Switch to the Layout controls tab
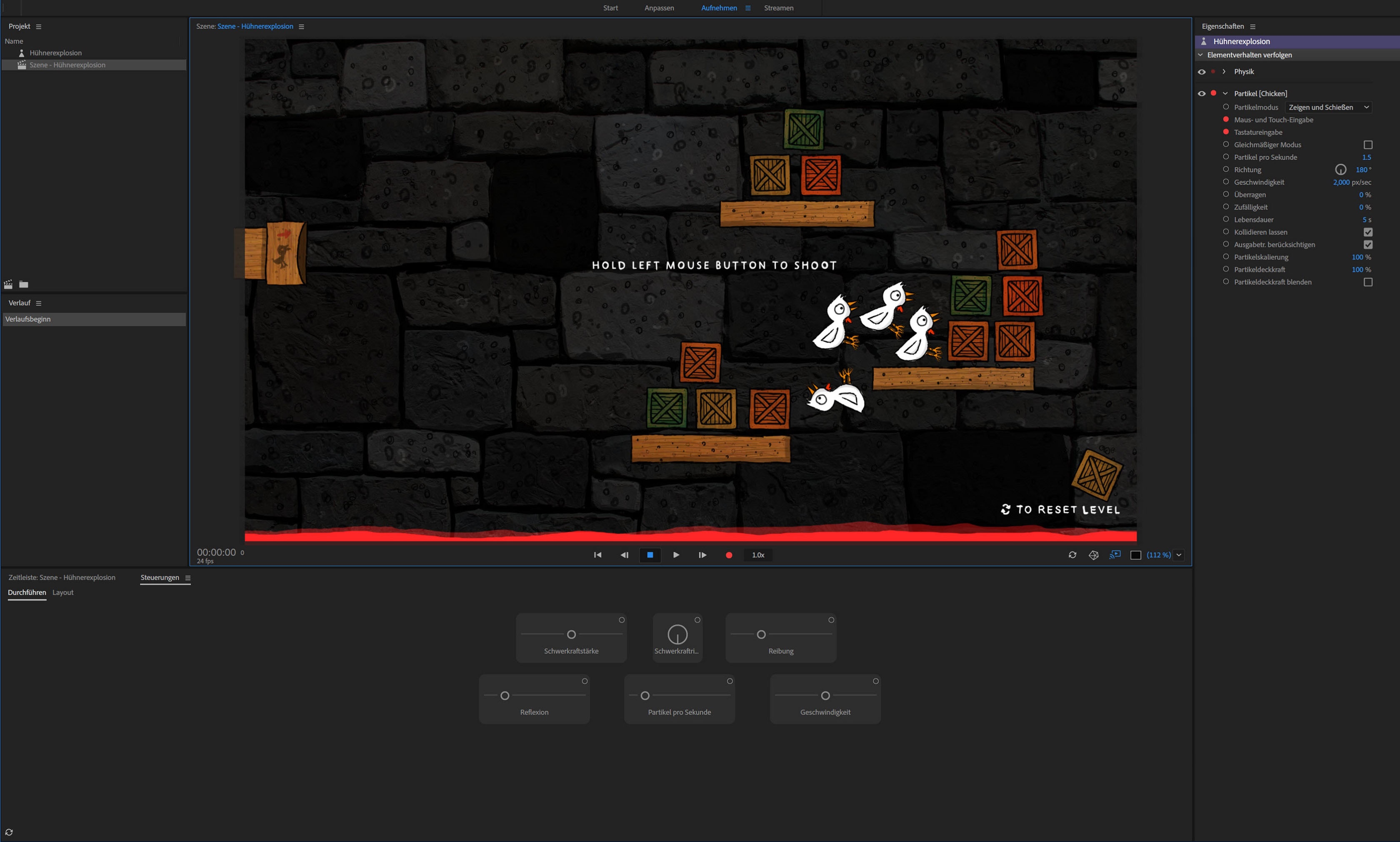 point(63,592)
